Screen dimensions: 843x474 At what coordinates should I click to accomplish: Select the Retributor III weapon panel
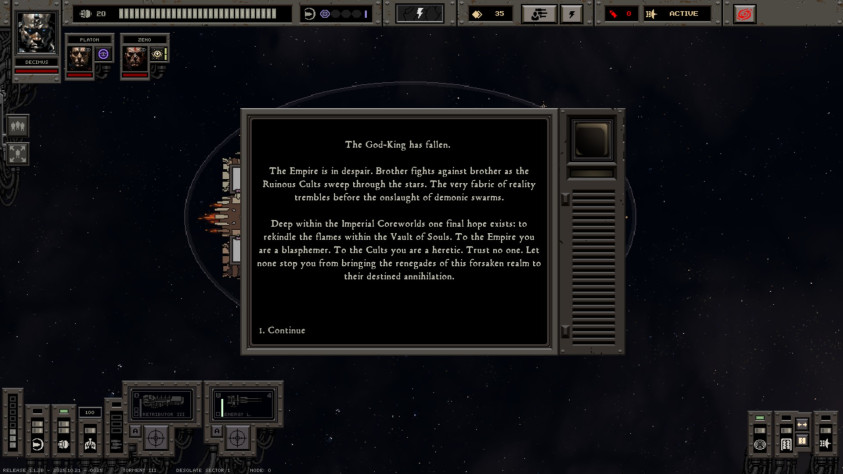point(161,405)
